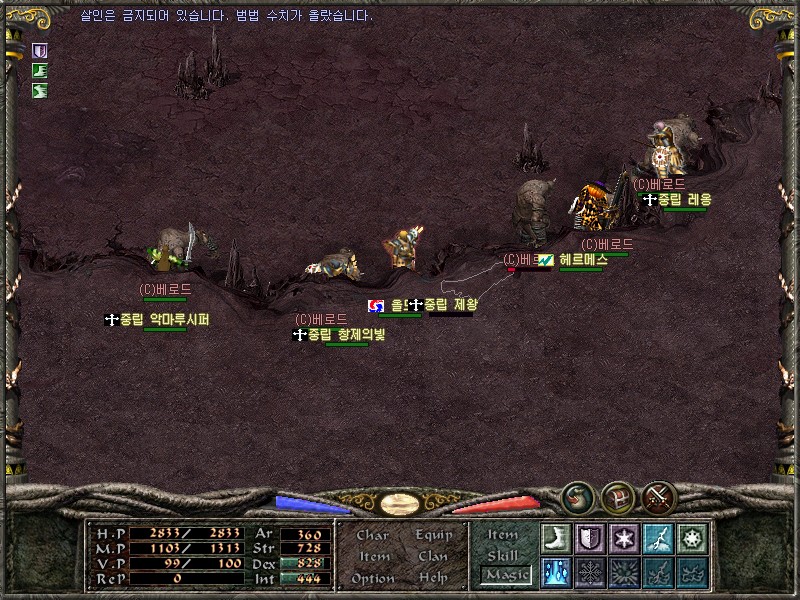800x600 pixels.
Task: Select the dim starburst spell icon
Action: pos(624,572)
